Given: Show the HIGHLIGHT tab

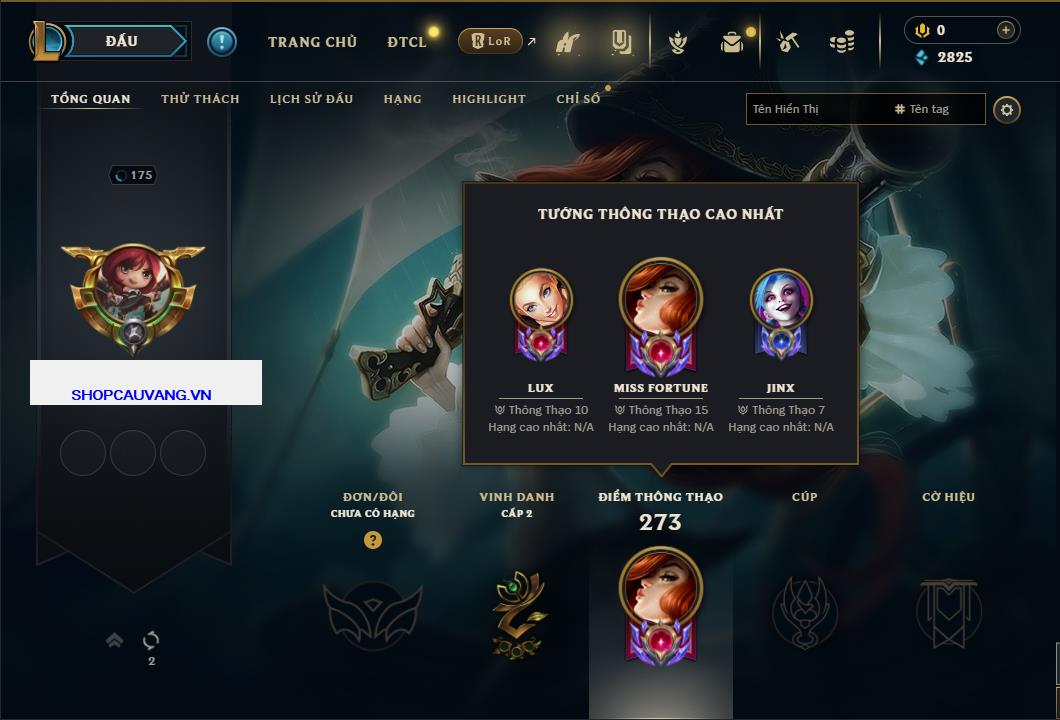Looking at the screenshot, I should coord(488,99).
